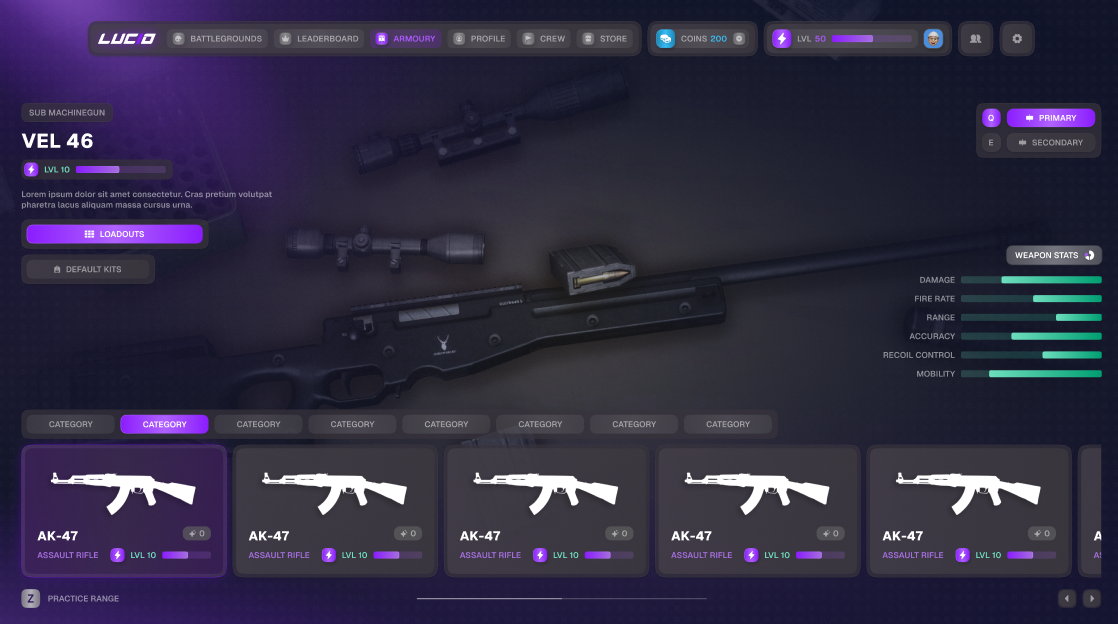This screenshot has width=1118, height=624.
Task: Go to the Leaderboard page
Action: coord(319,39)
